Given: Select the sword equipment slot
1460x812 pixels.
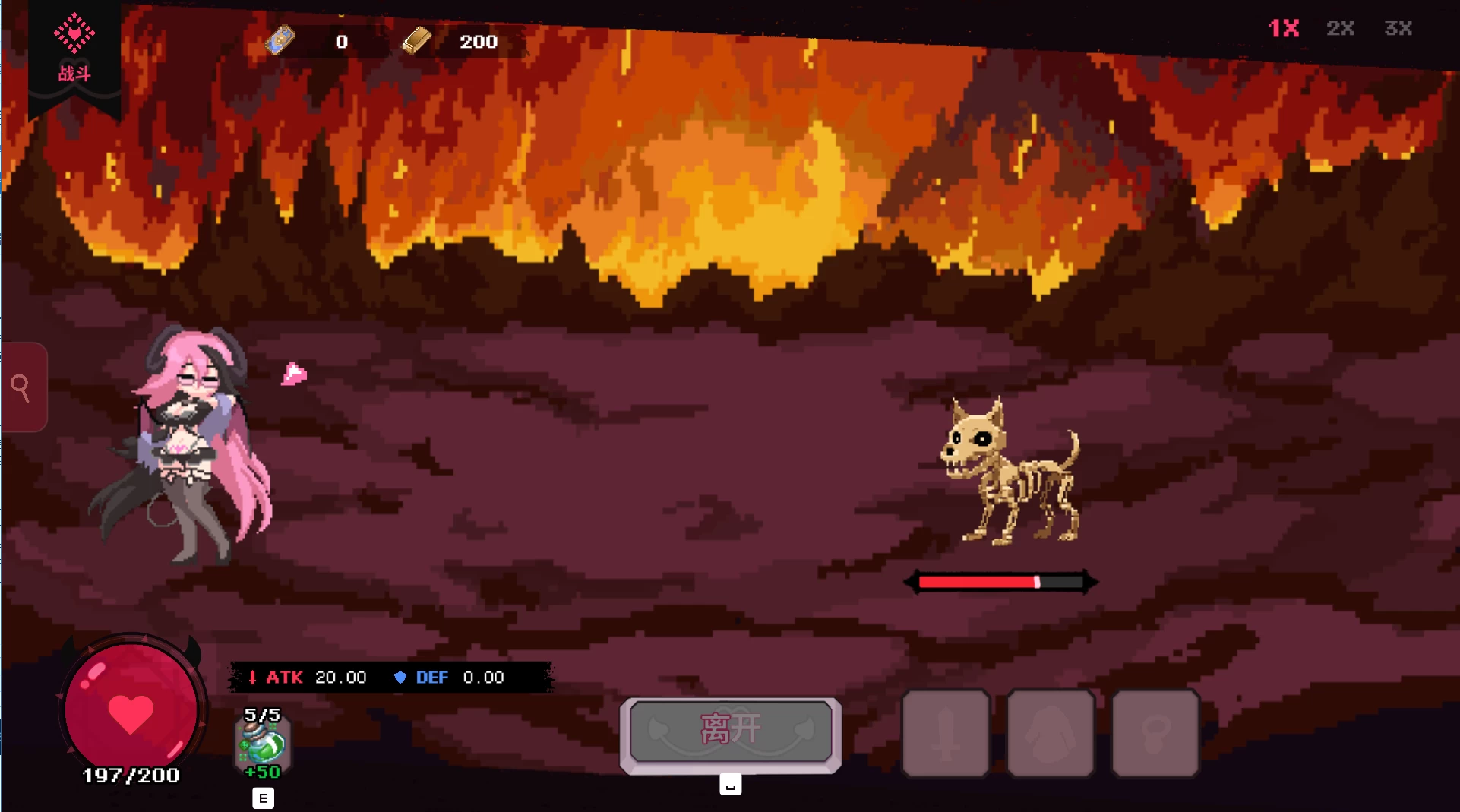Looking at the screenshot, I should click(x=946, y=734).
